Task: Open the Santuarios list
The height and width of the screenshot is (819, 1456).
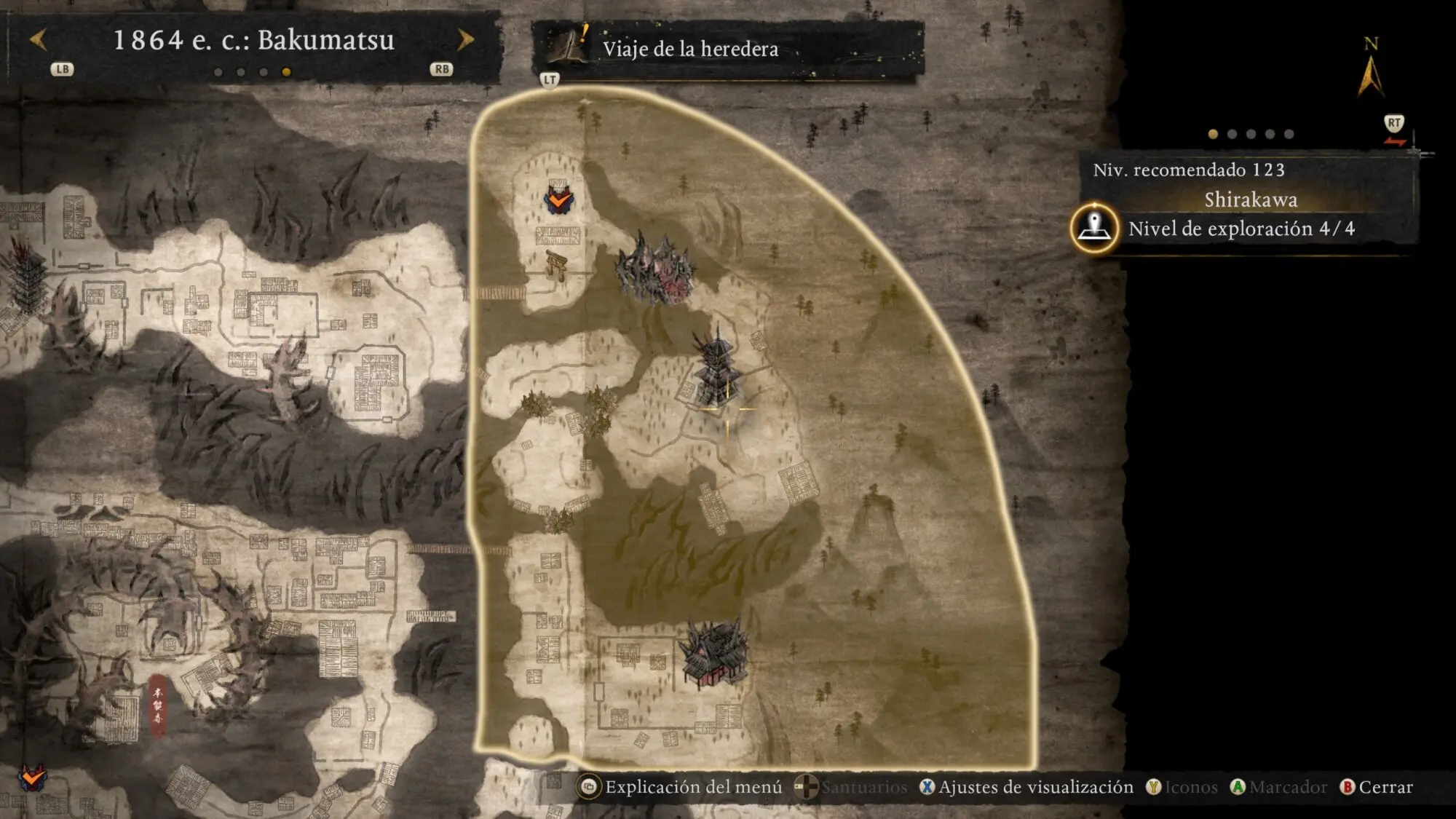Action: pos(851,787)
